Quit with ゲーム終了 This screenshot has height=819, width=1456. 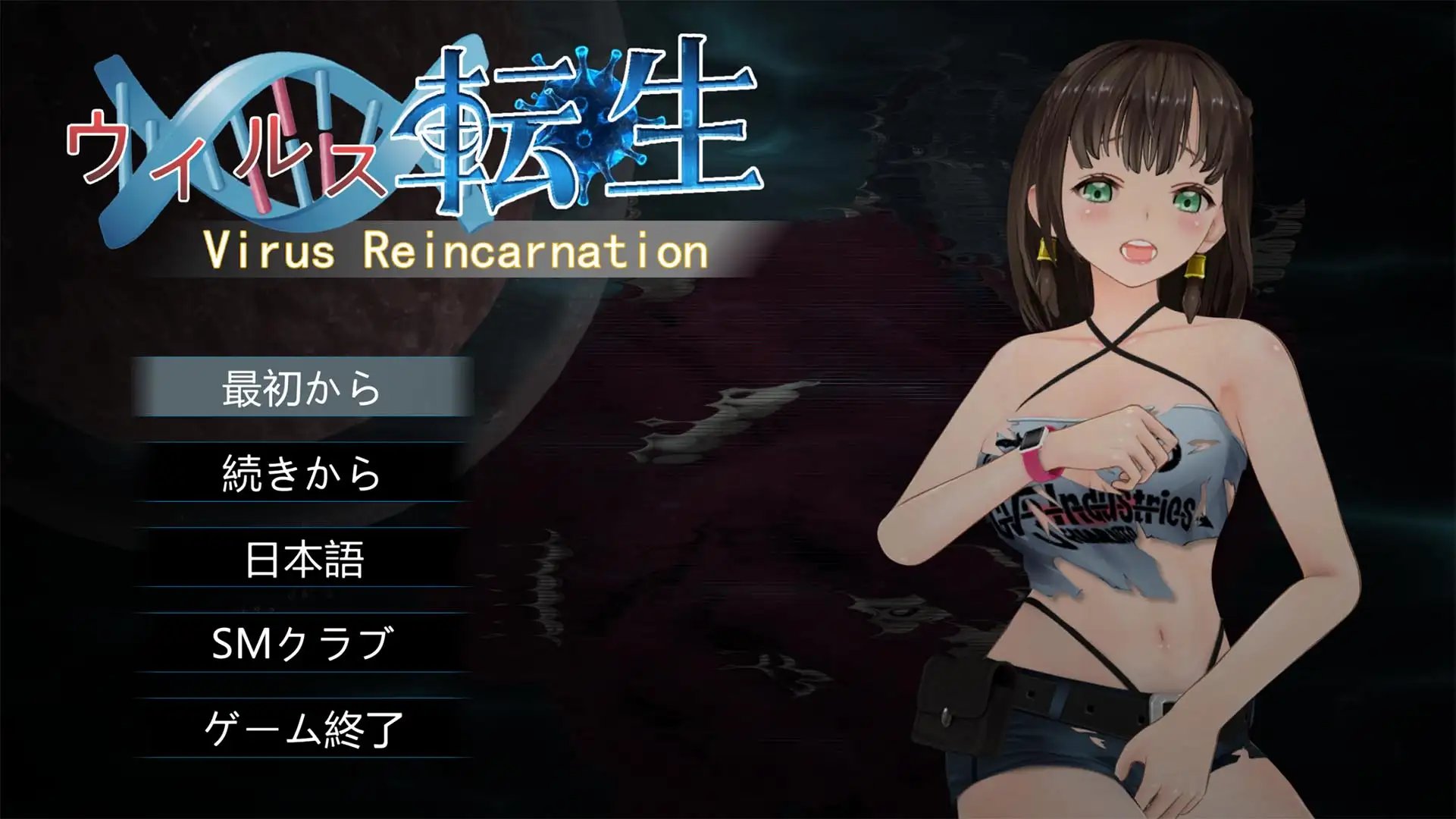coord(302,729)
